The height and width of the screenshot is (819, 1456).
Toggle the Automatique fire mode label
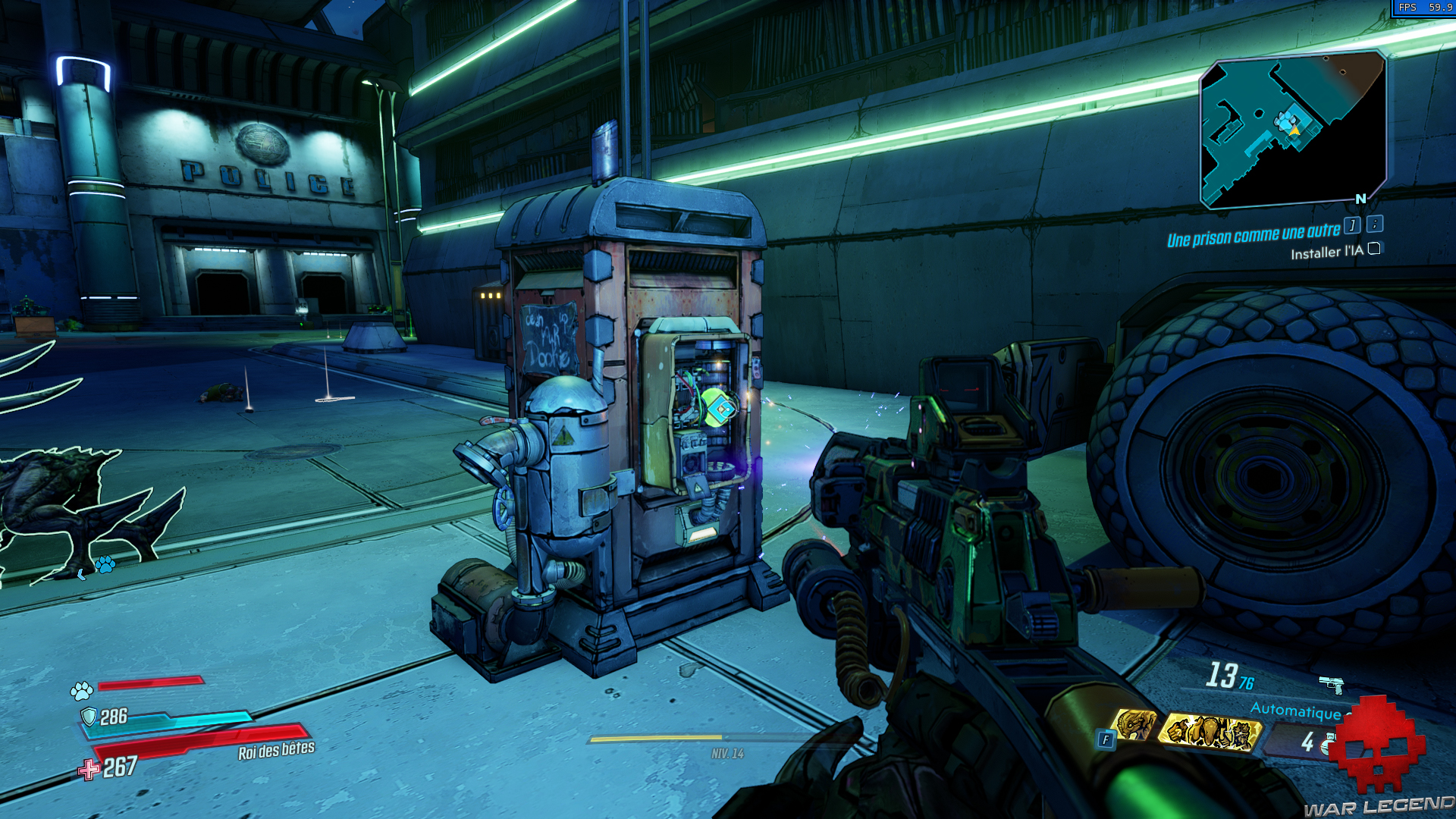[1297, 713]
